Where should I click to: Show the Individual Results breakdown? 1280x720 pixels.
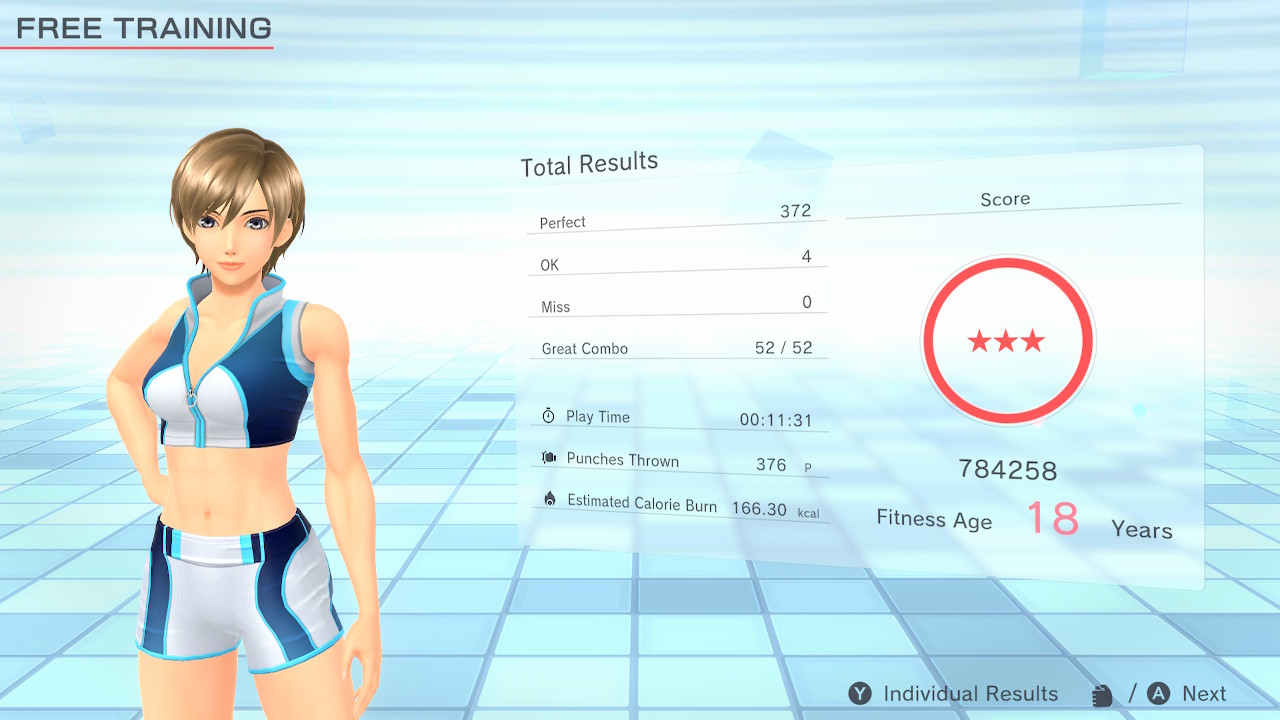953,694
